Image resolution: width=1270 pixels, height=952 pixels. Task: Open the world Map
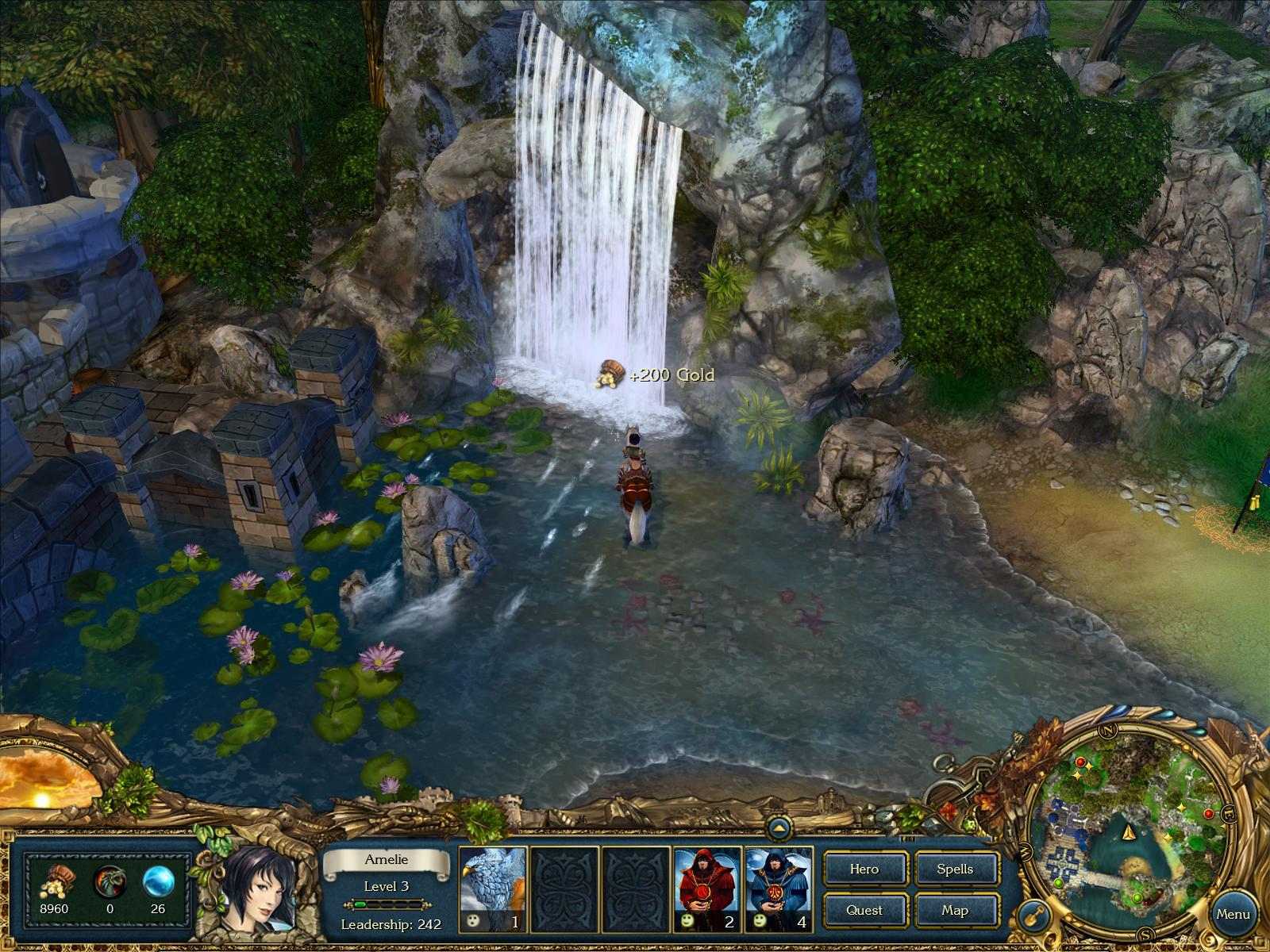tap(956, 911)
